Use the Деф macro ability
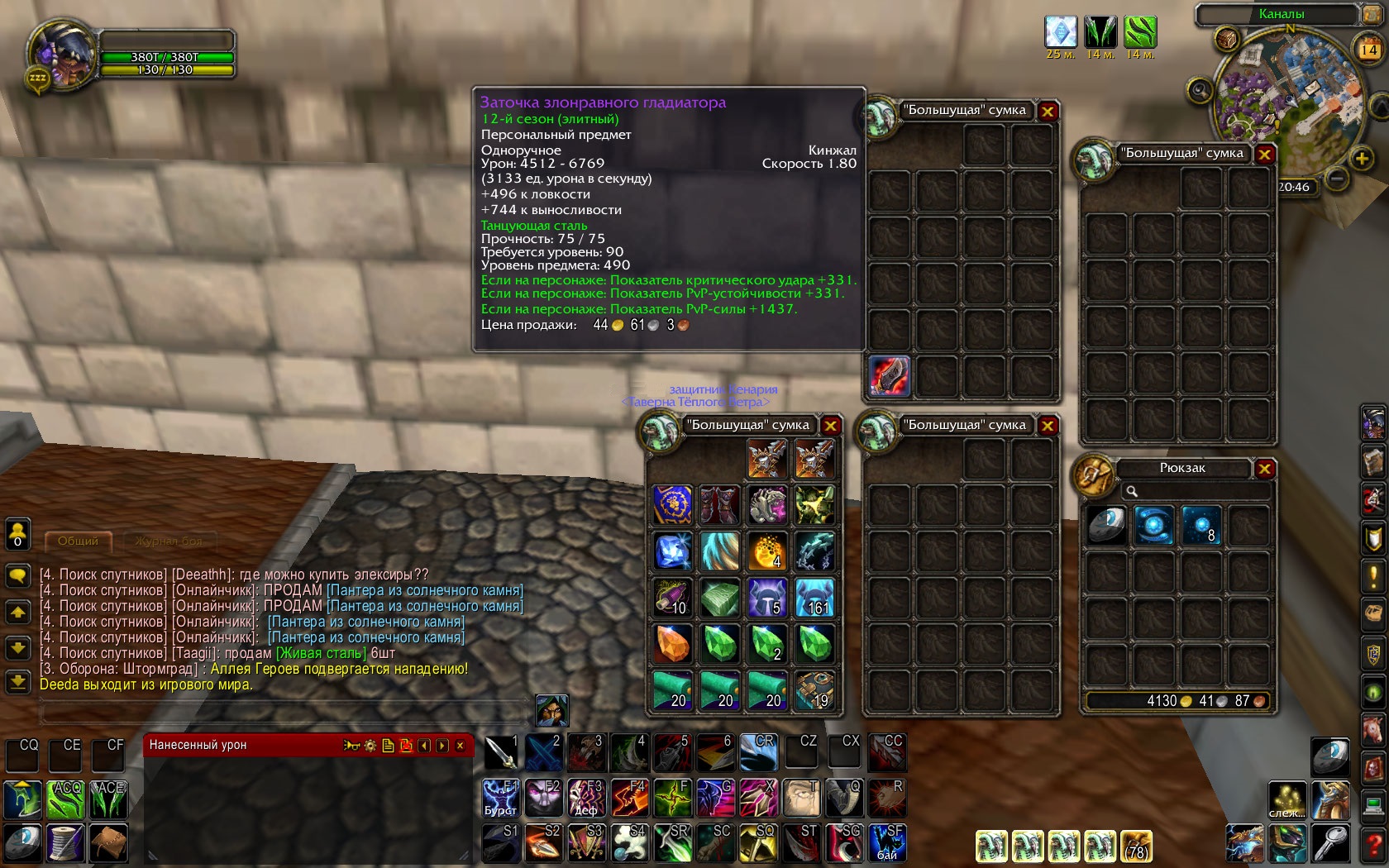 586,798
